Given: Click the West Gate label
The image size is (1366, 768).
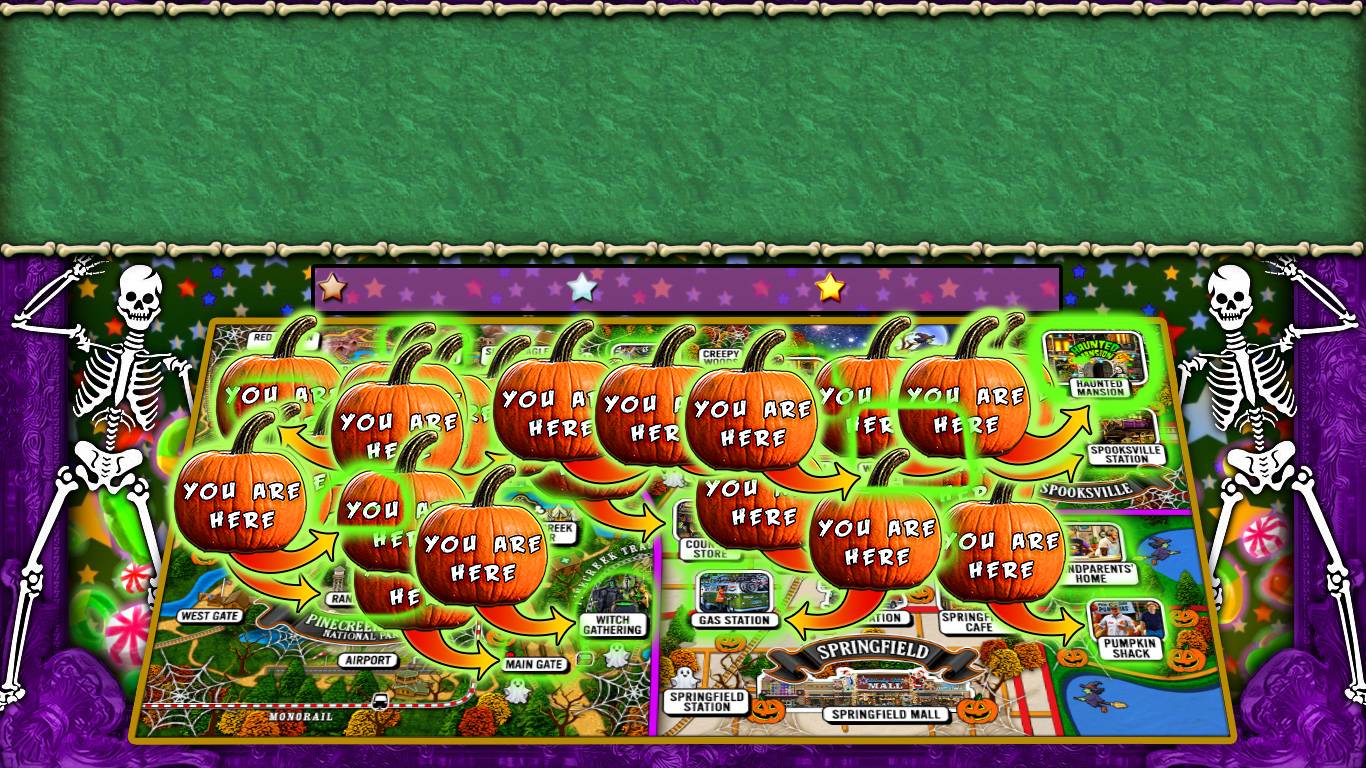Looking at the screenshot, I should 210,616.
